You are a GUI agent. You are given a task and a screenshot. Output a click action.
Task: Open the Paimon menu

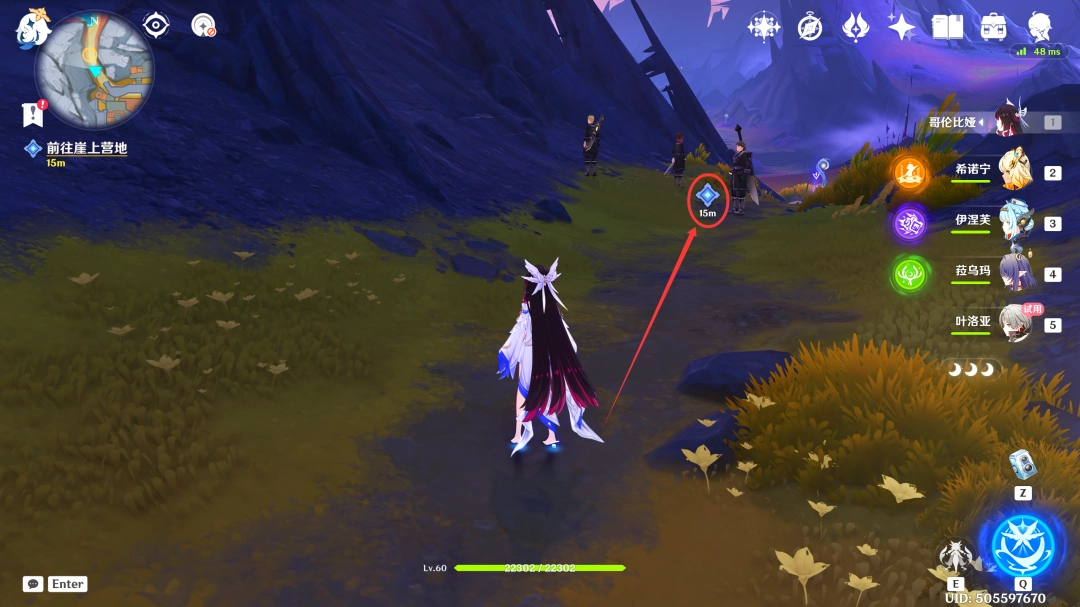coord(32,28)
